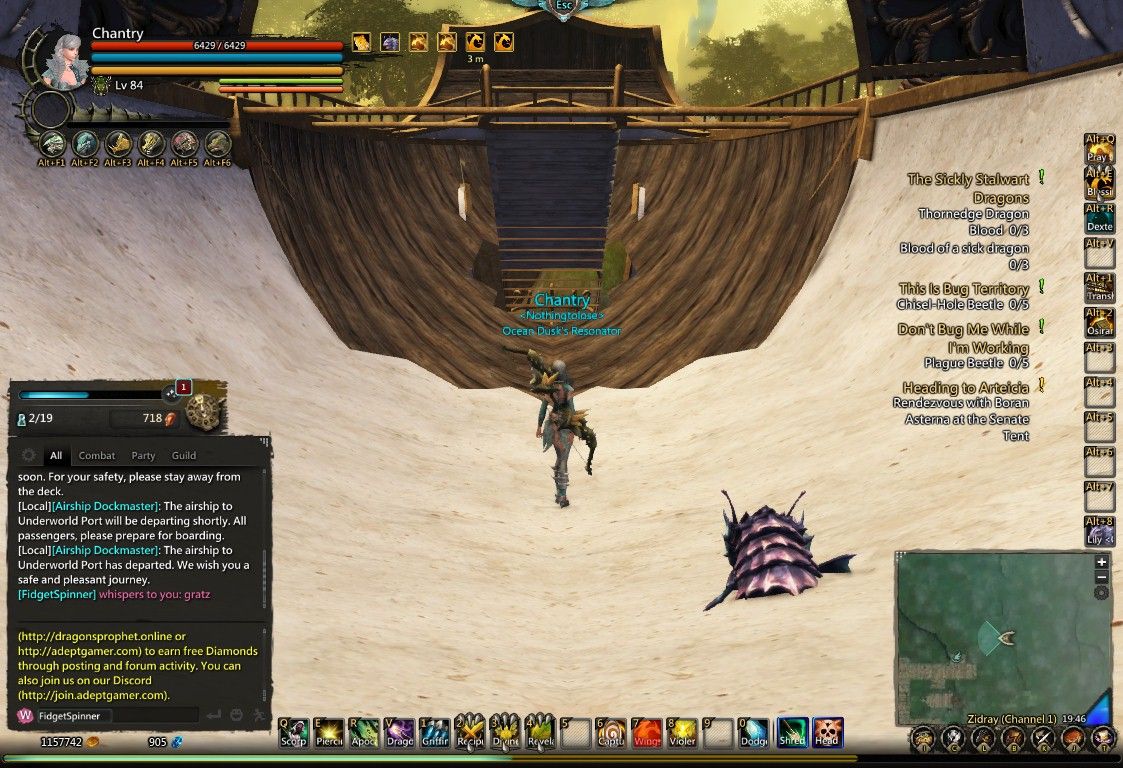This screenshot has width=1123, height=768.
Task: Use the Lily item in Alt+8 slot
Action: tap(1099, 531)
